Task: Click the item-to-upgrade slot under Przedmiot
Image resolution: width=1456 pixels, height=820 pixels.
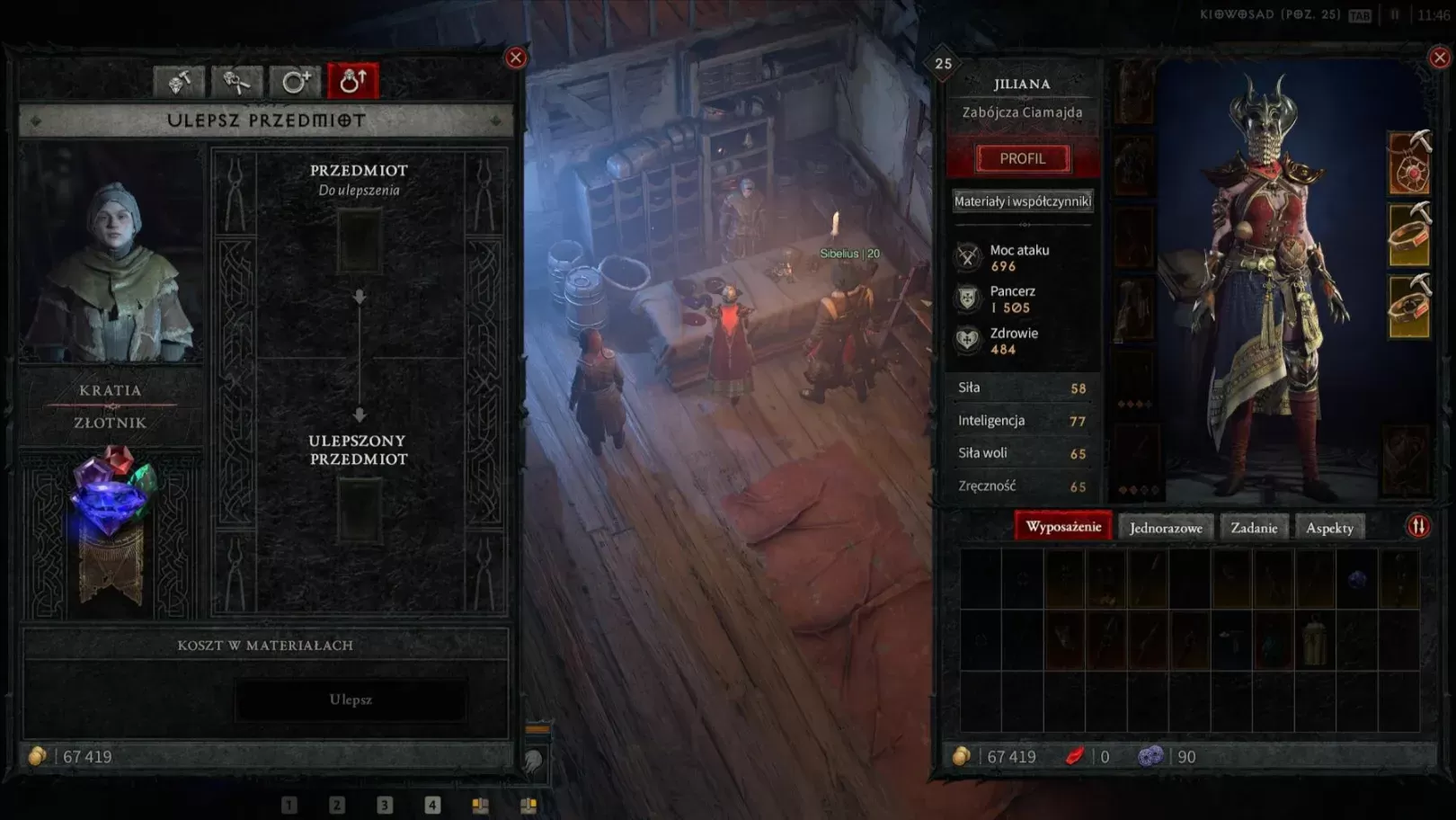Action: click(x=359, y=241)
